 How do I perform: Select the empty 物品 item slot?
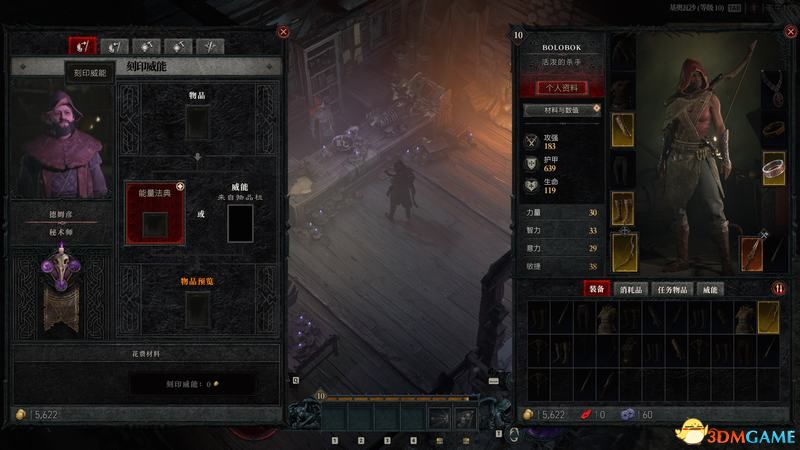point(198,122)
